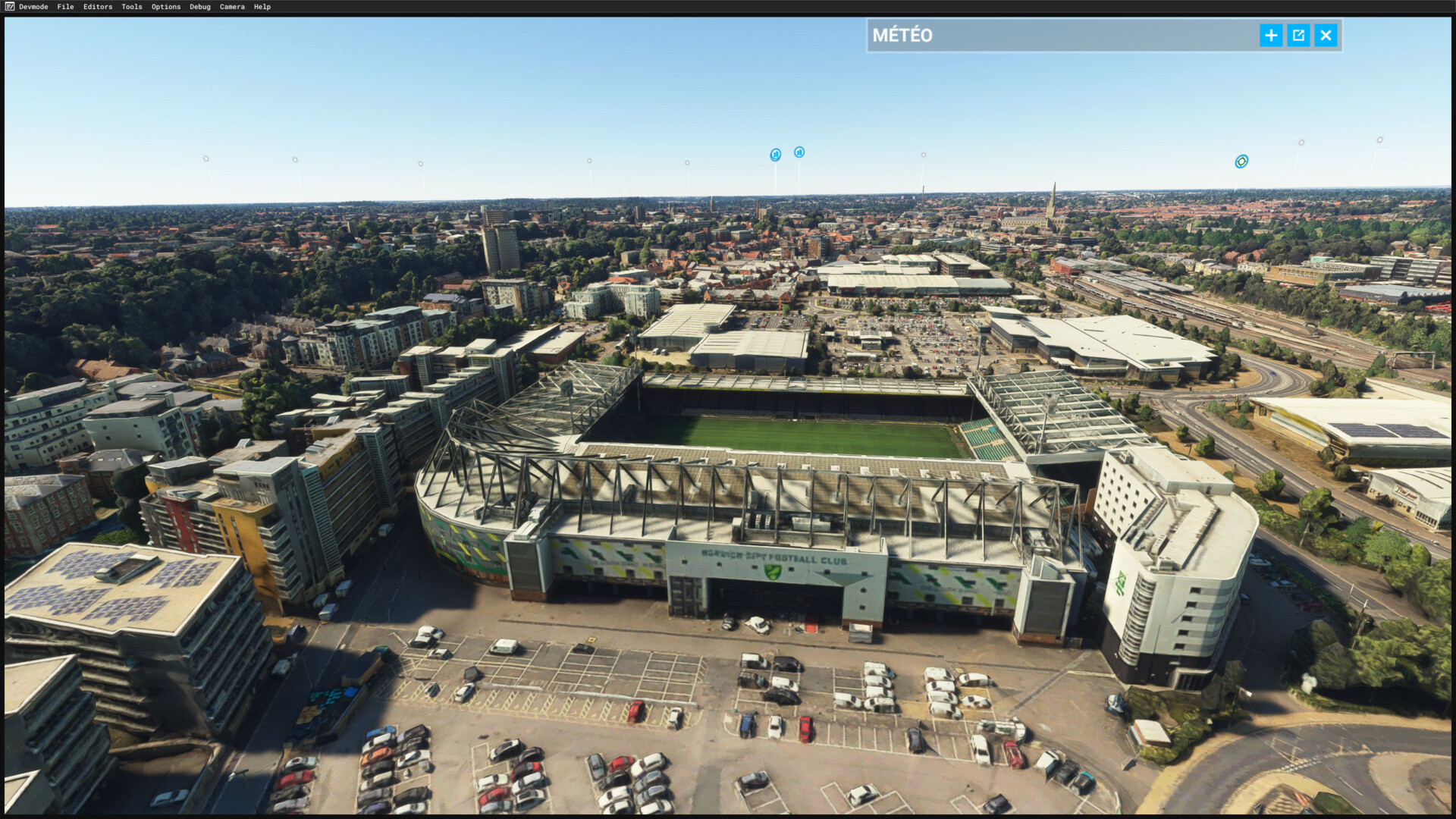This screenshot has height=819, width=1456.
Task: Open the Devmode menu
Action: click(x=33, y=7)
